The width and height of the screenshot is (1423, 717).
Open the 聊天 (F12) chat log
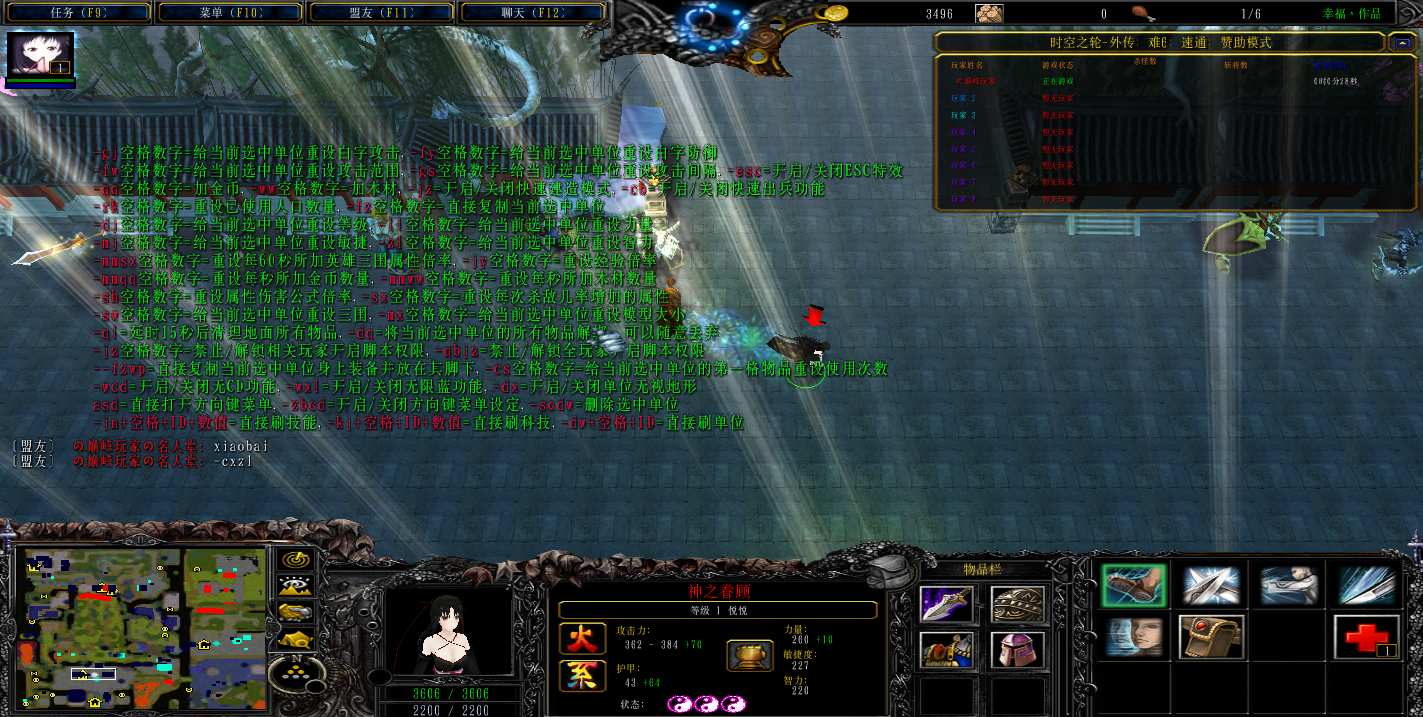(534, 13)
